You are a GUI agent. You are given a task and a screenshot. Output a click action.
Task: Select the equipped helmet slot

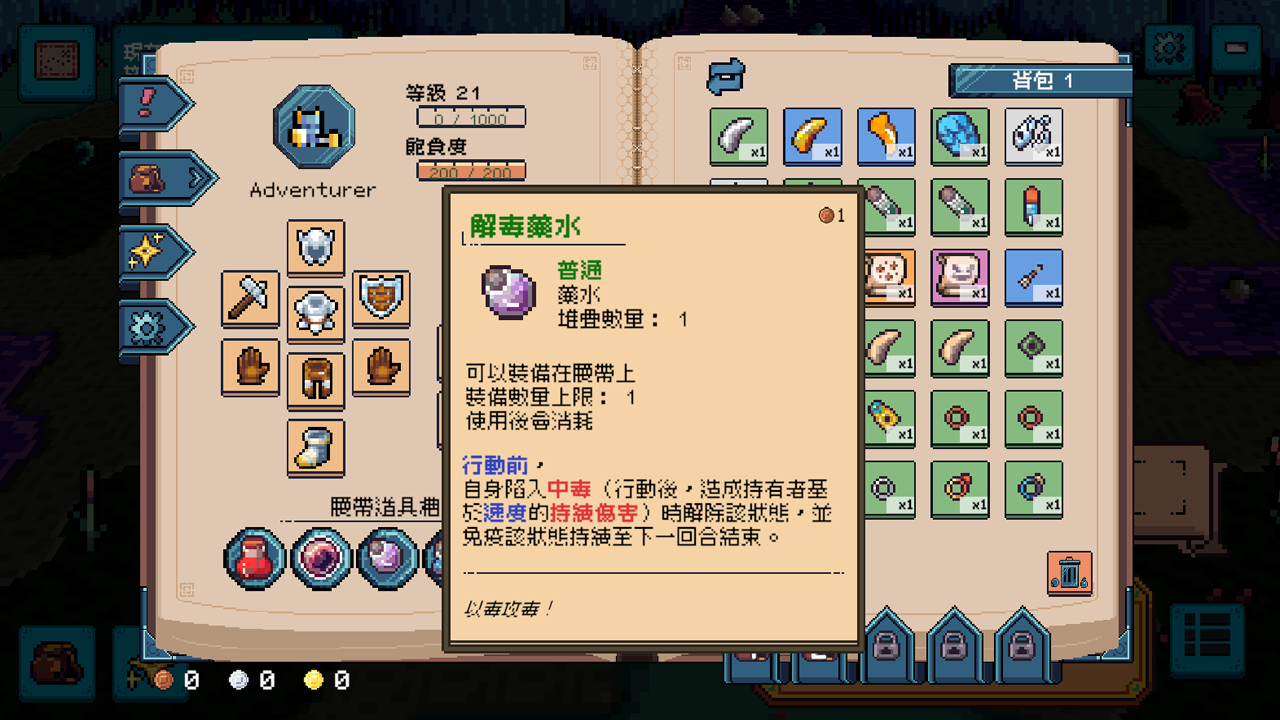(316, 247)
